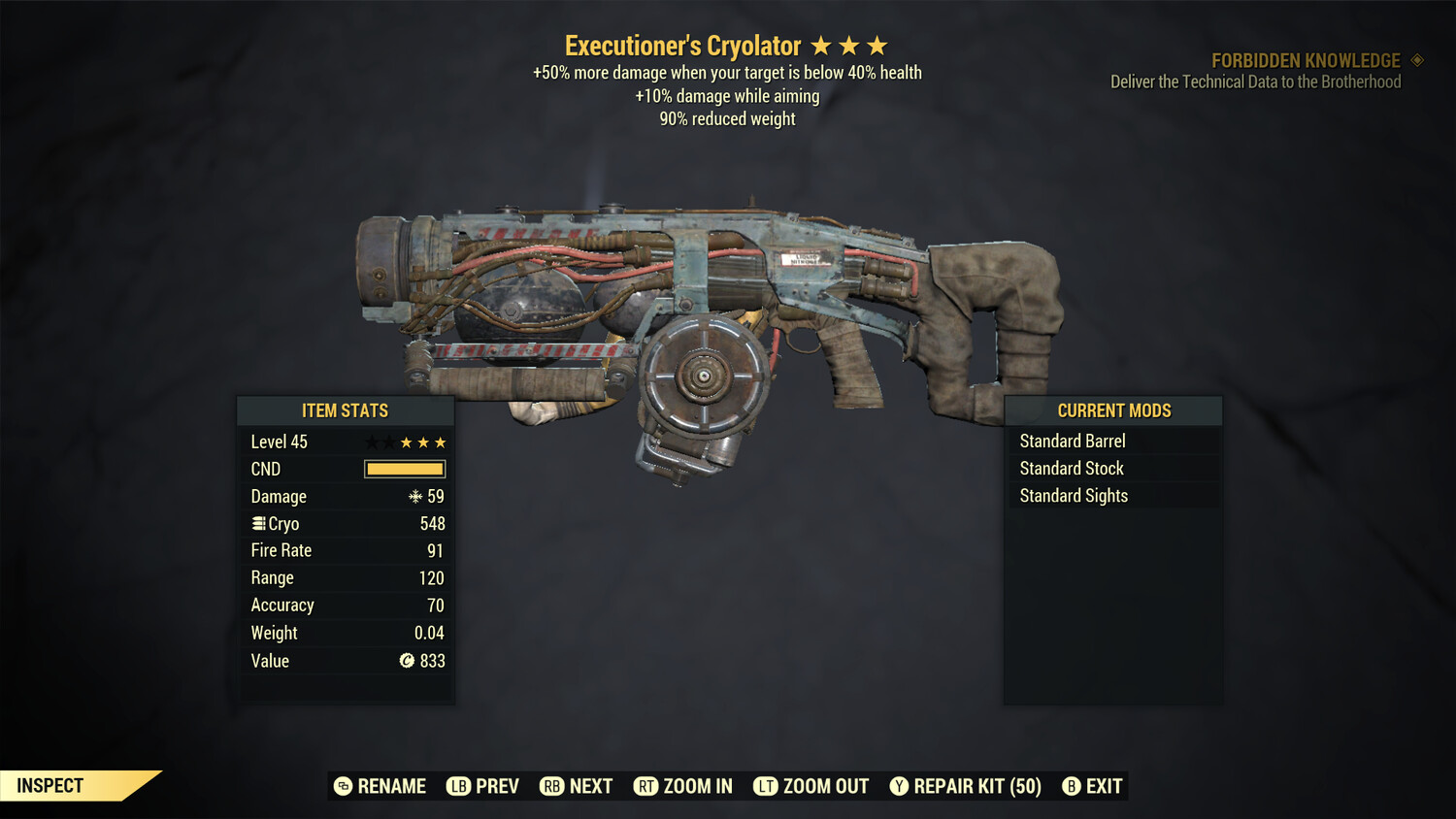This screenshot has width=1456, height=819.
Task: Click the Rename button's Ⓐ icon
Action: (x=342, y=786)
